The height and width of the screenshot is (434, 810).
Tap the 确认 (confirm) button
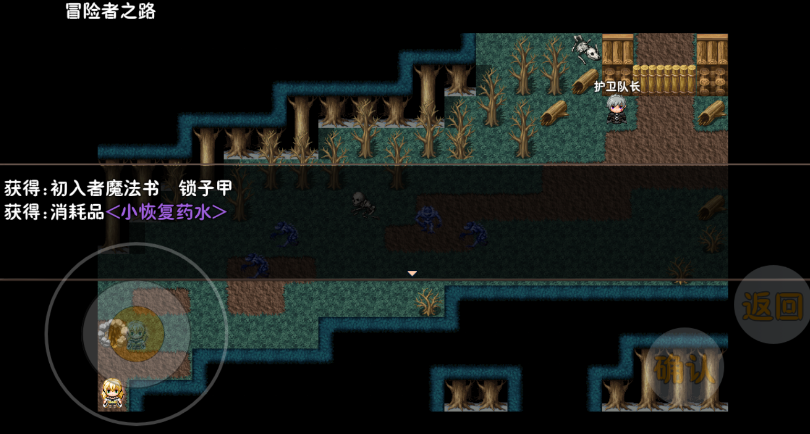point(685,367)
